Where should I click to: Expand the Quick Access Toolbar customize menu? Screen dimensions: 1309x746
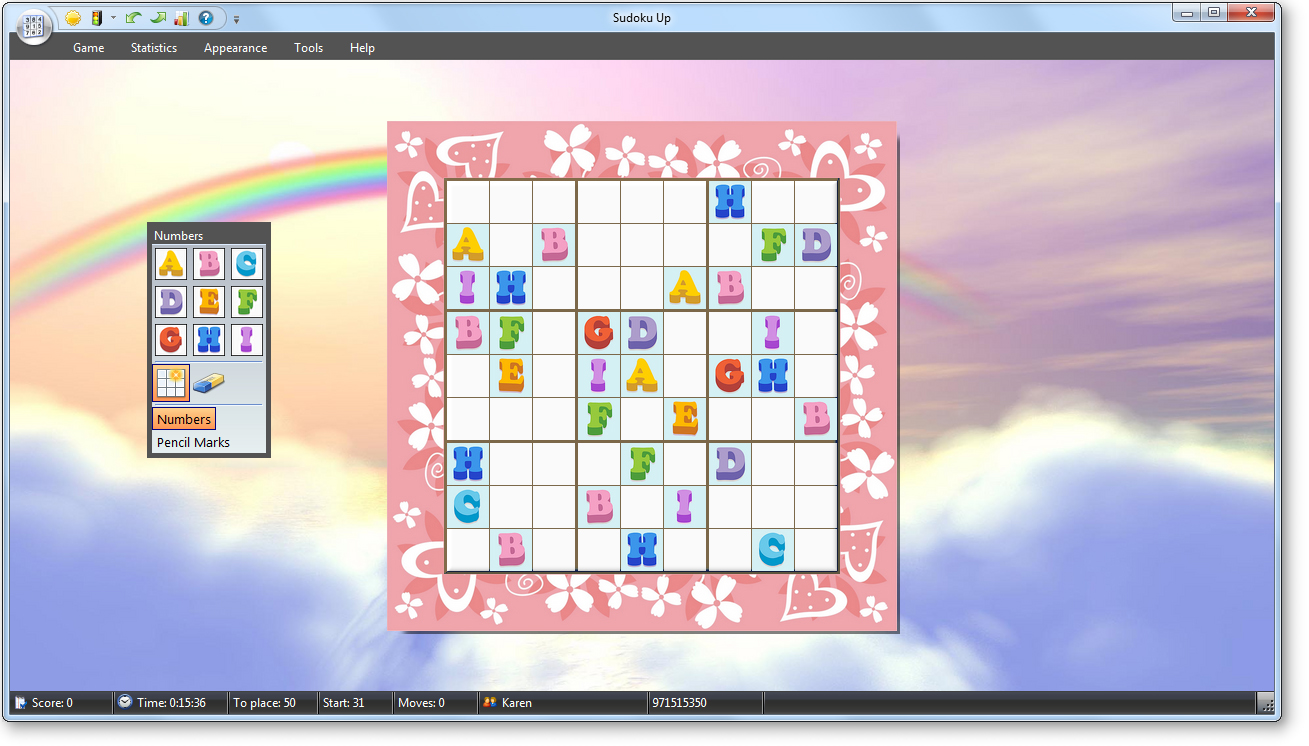[237, 18]
